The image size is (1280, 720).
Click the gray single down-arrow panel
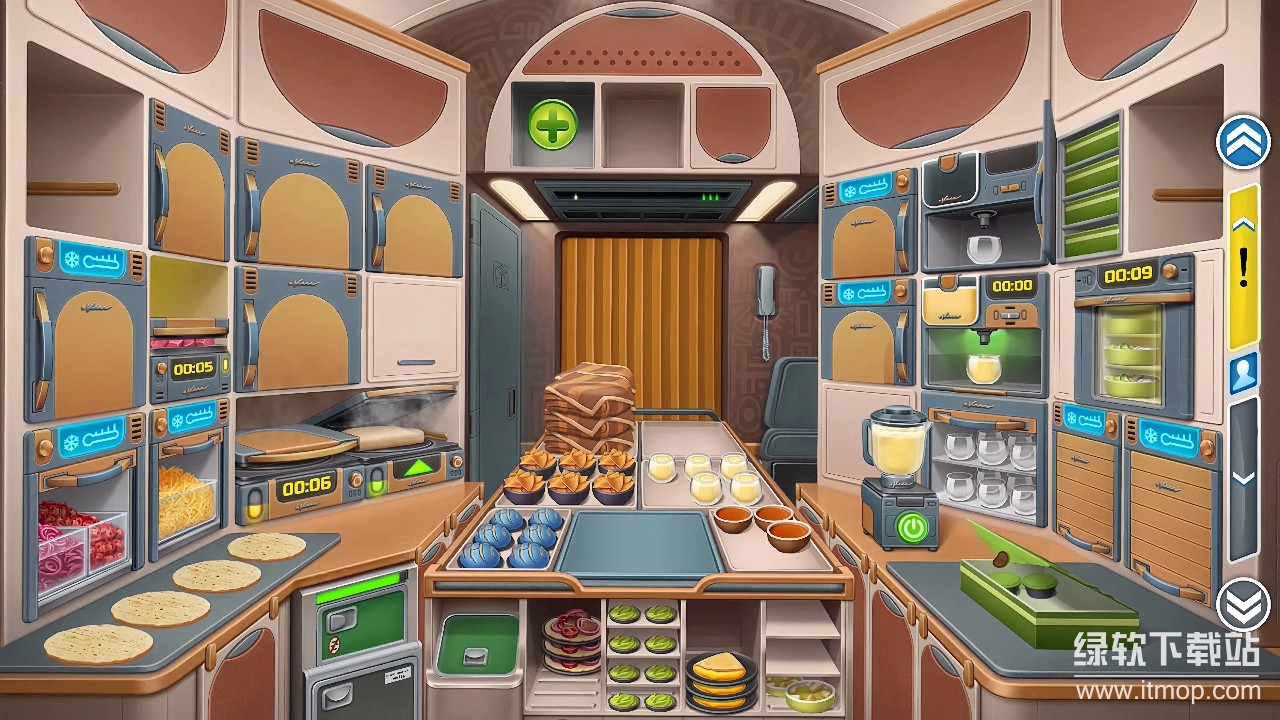(x=1243, y=478)
